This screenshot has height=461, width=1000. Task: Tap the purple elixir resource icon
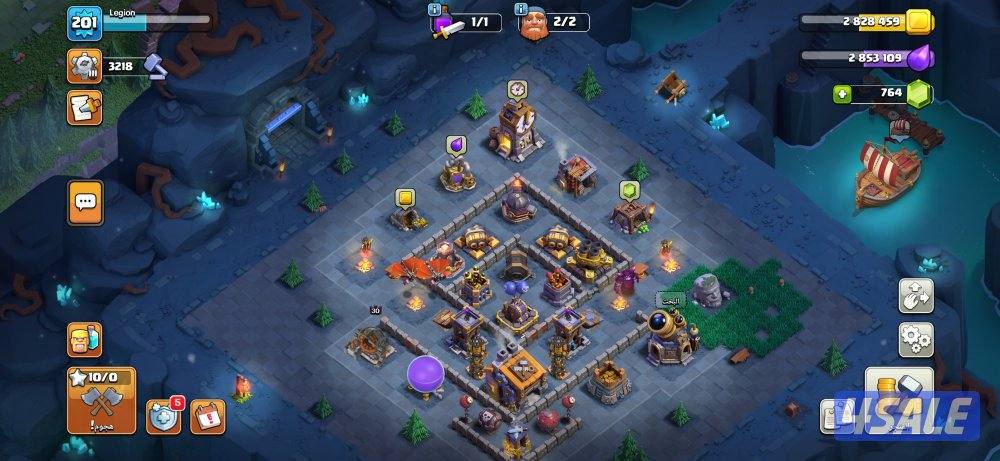pos(917,58)
